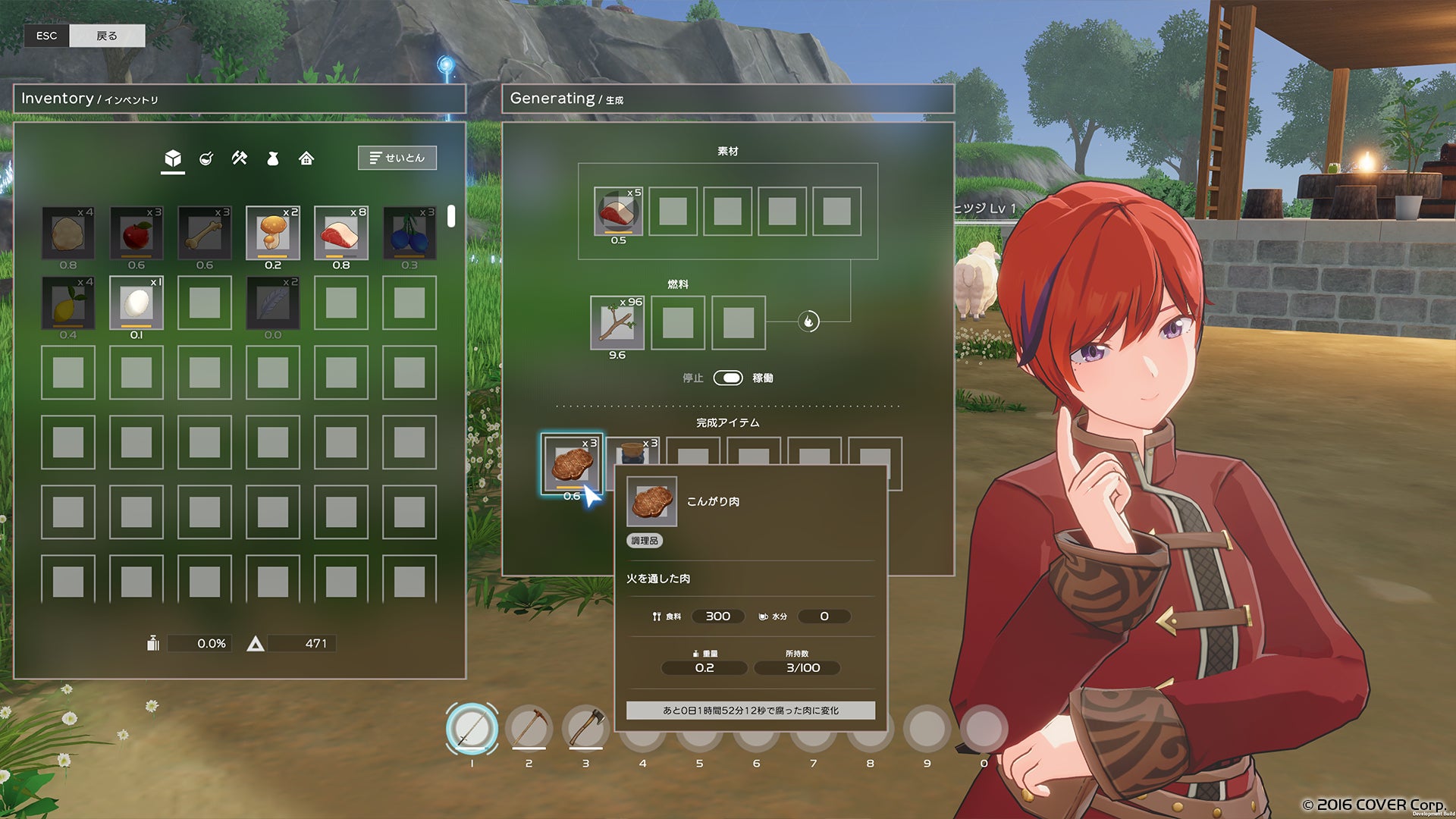Open the cooking pot category tab
Screen dimensions: 1456x819
pos(206,158)
